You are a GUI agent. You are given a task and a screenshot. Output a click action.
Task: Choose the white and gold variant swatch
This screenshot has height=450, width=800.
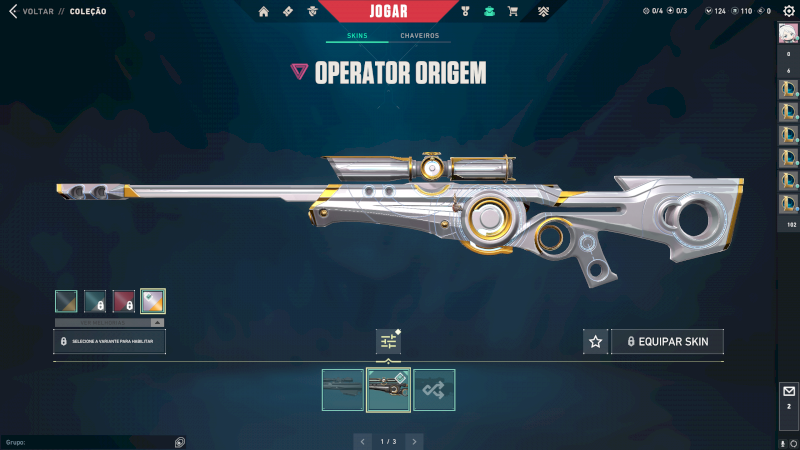pyautogui.click(x=153, y=301)
